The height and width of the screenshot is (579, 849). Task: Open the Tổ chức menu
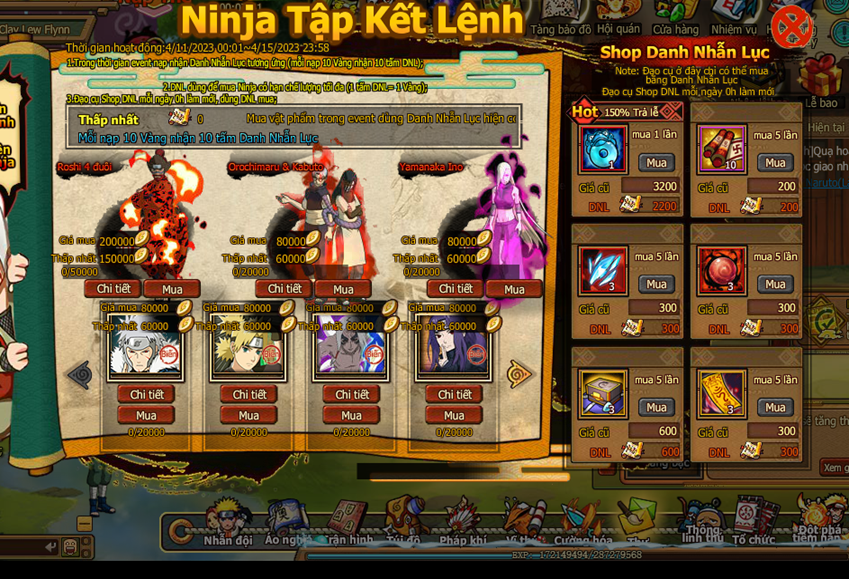pyautogui.click(x=752, y=523)
